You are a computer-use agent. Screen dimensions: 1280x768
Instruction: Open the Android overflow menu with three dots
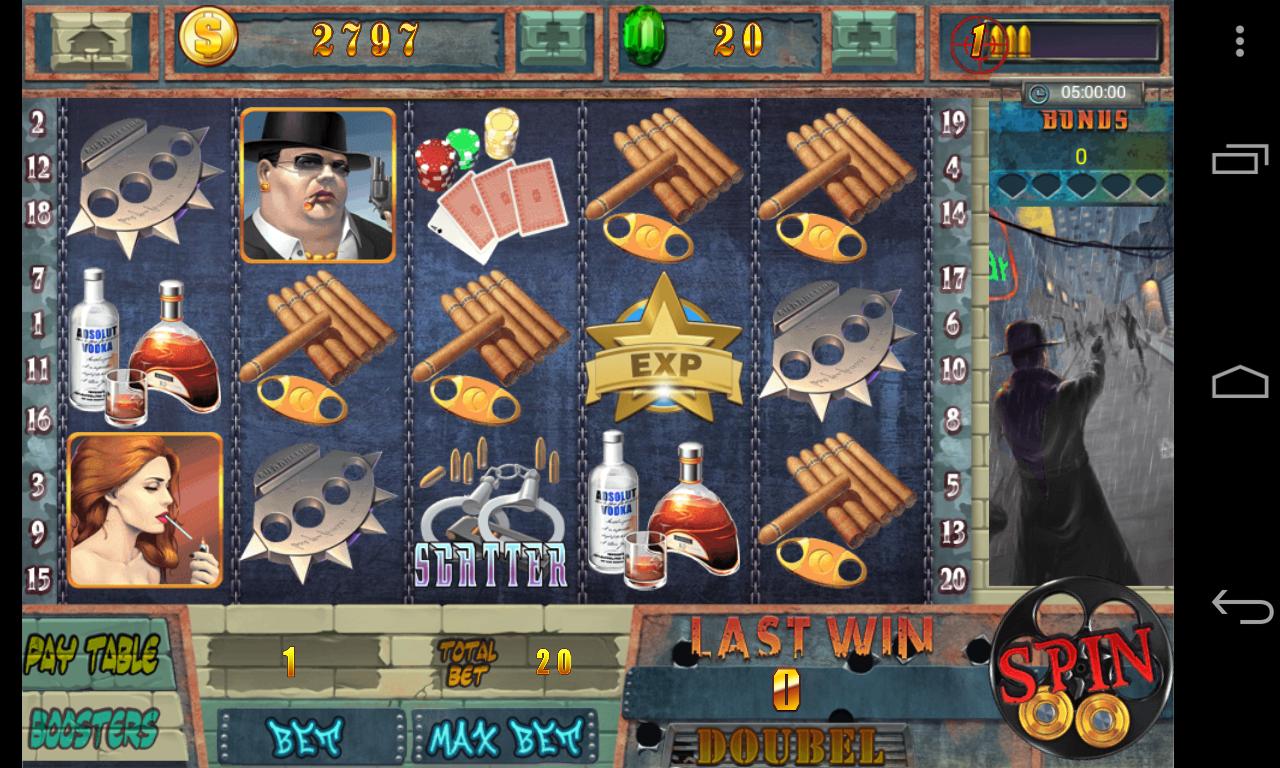point(1240,42)
